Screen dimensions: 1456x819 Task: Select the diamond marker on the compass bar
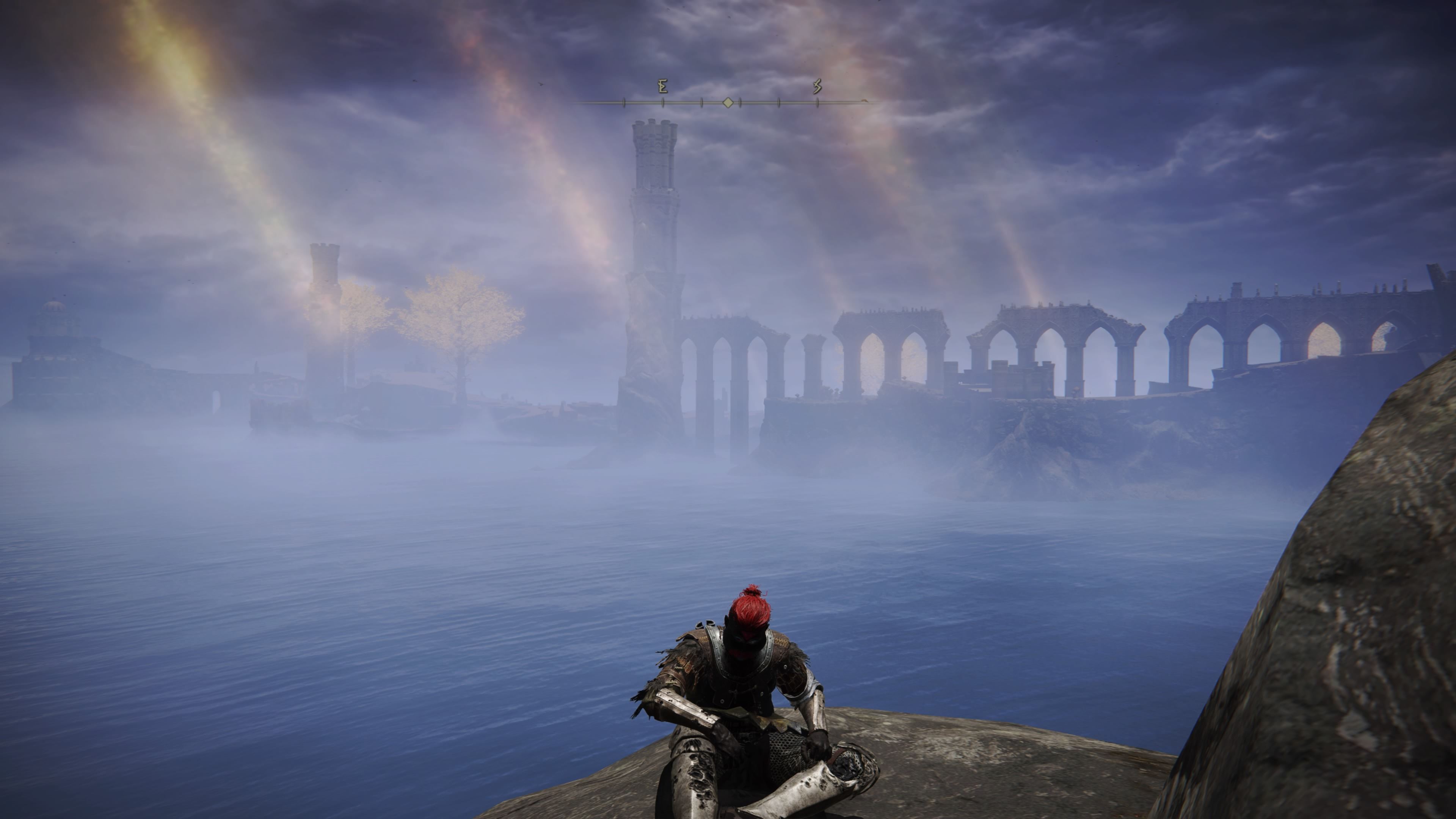[728, 103]
